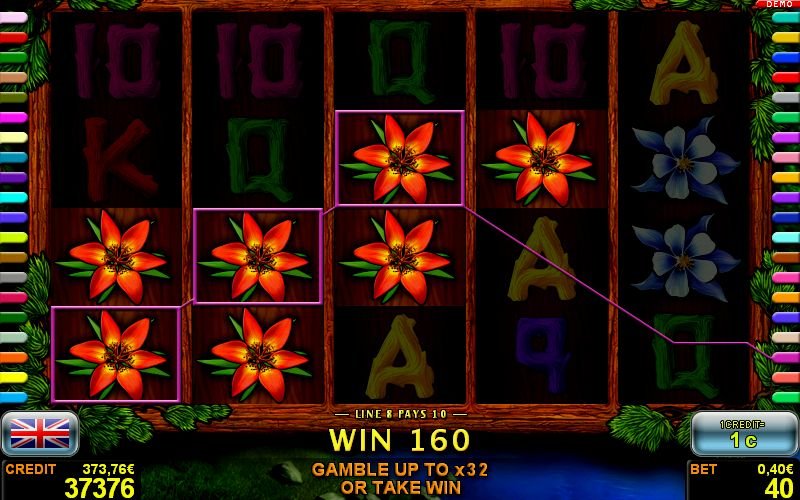Open language selection via the UK flag
The image size is (800, 500).
click(40, 432)
